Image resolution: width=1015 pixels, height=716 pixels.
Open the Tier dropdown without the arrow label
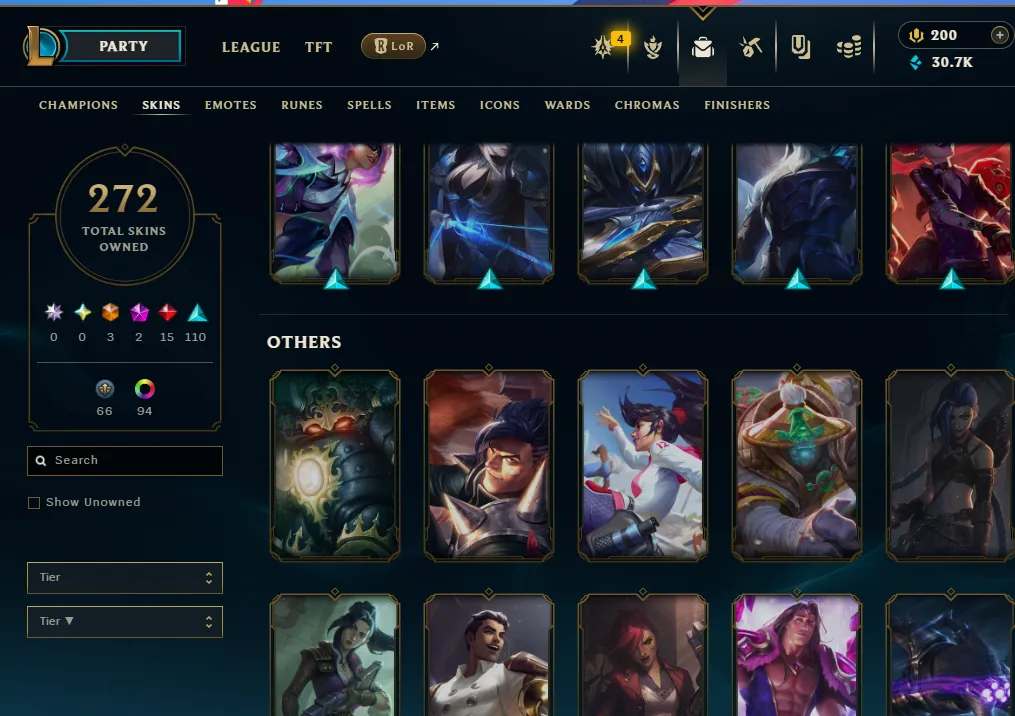coord(125,577)
